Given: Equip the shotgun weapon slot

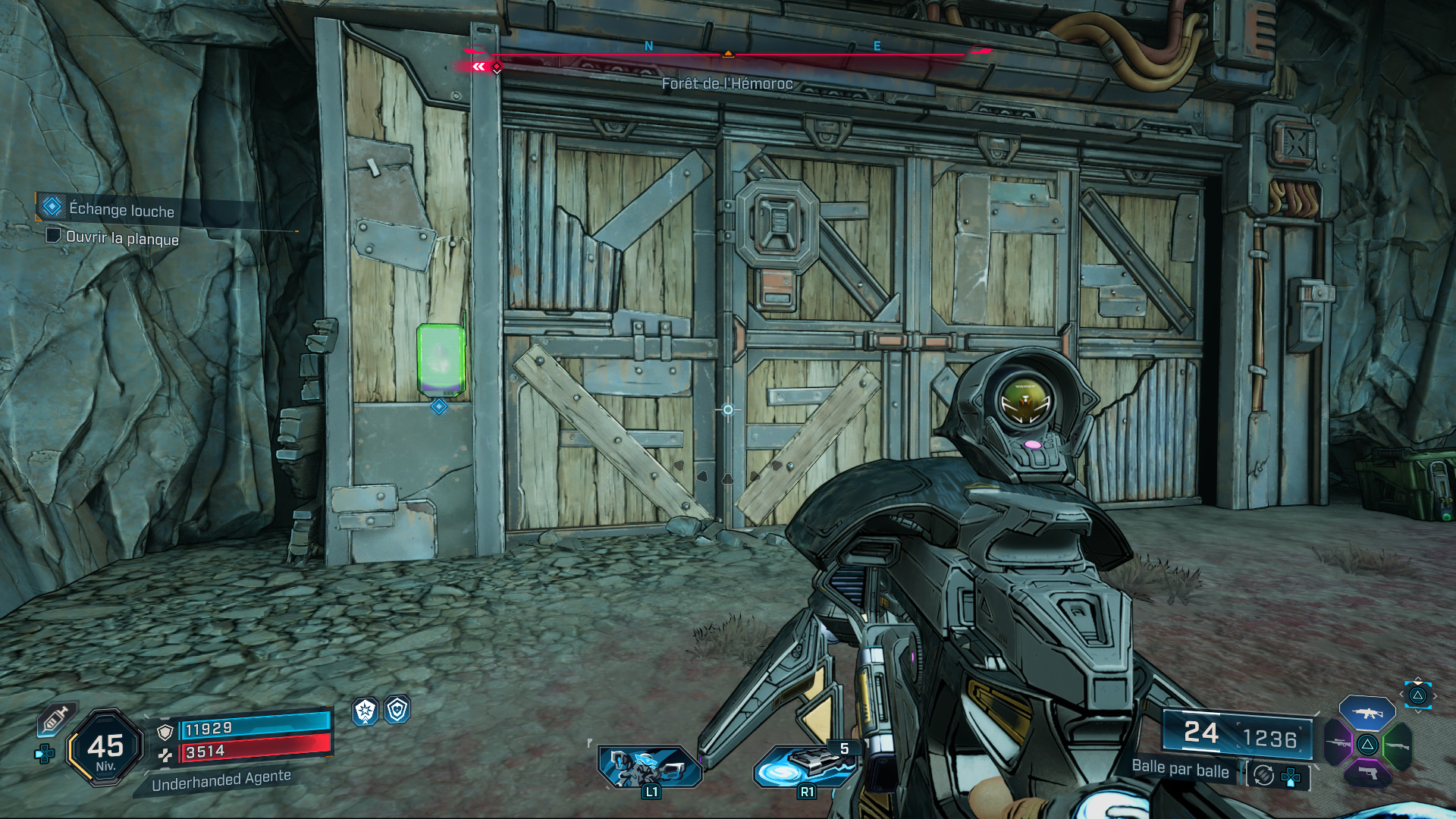Looking at the screenshot, I should point(1398,745).
